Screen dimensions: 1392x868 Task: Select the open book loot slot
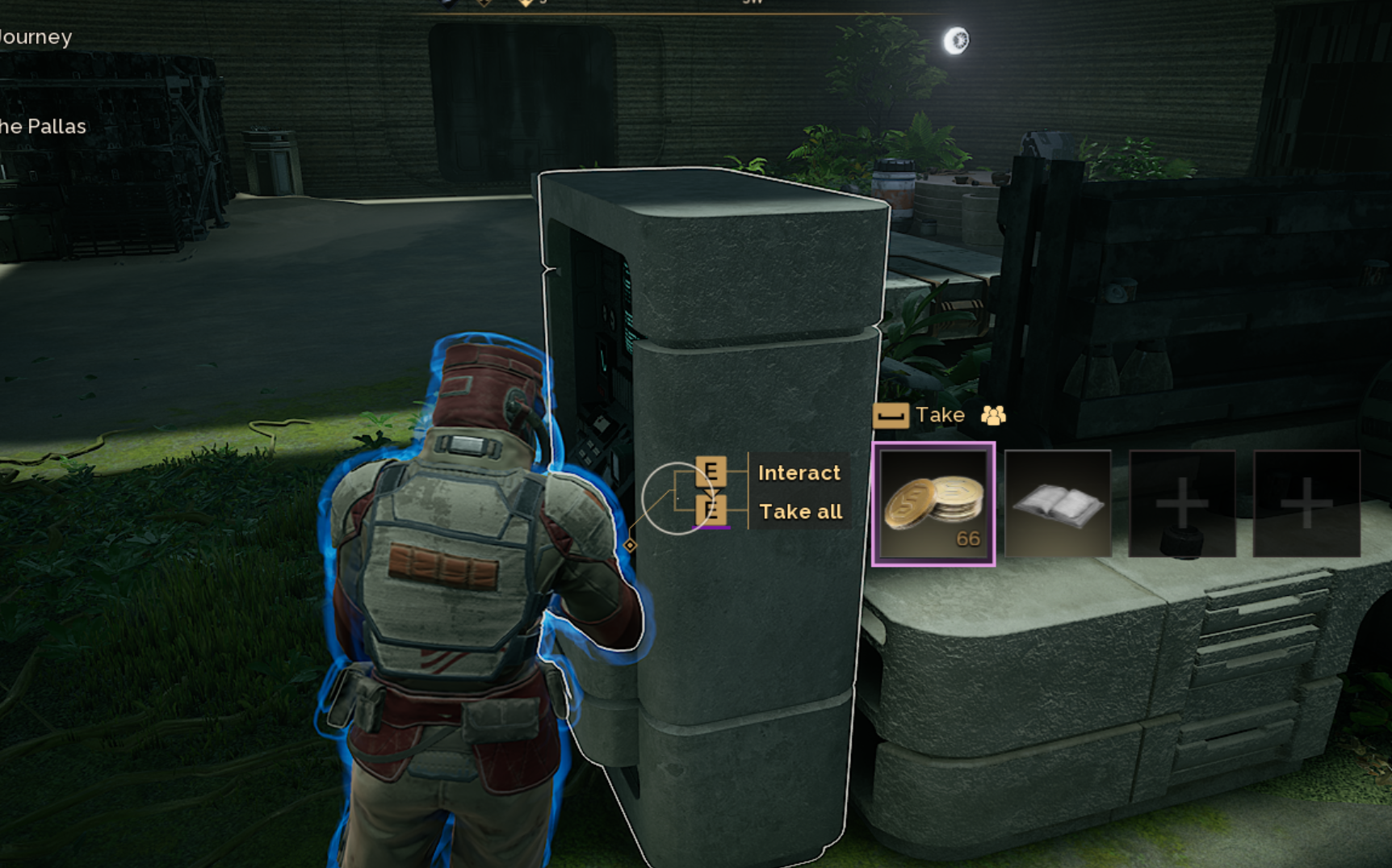(1058, 504)
